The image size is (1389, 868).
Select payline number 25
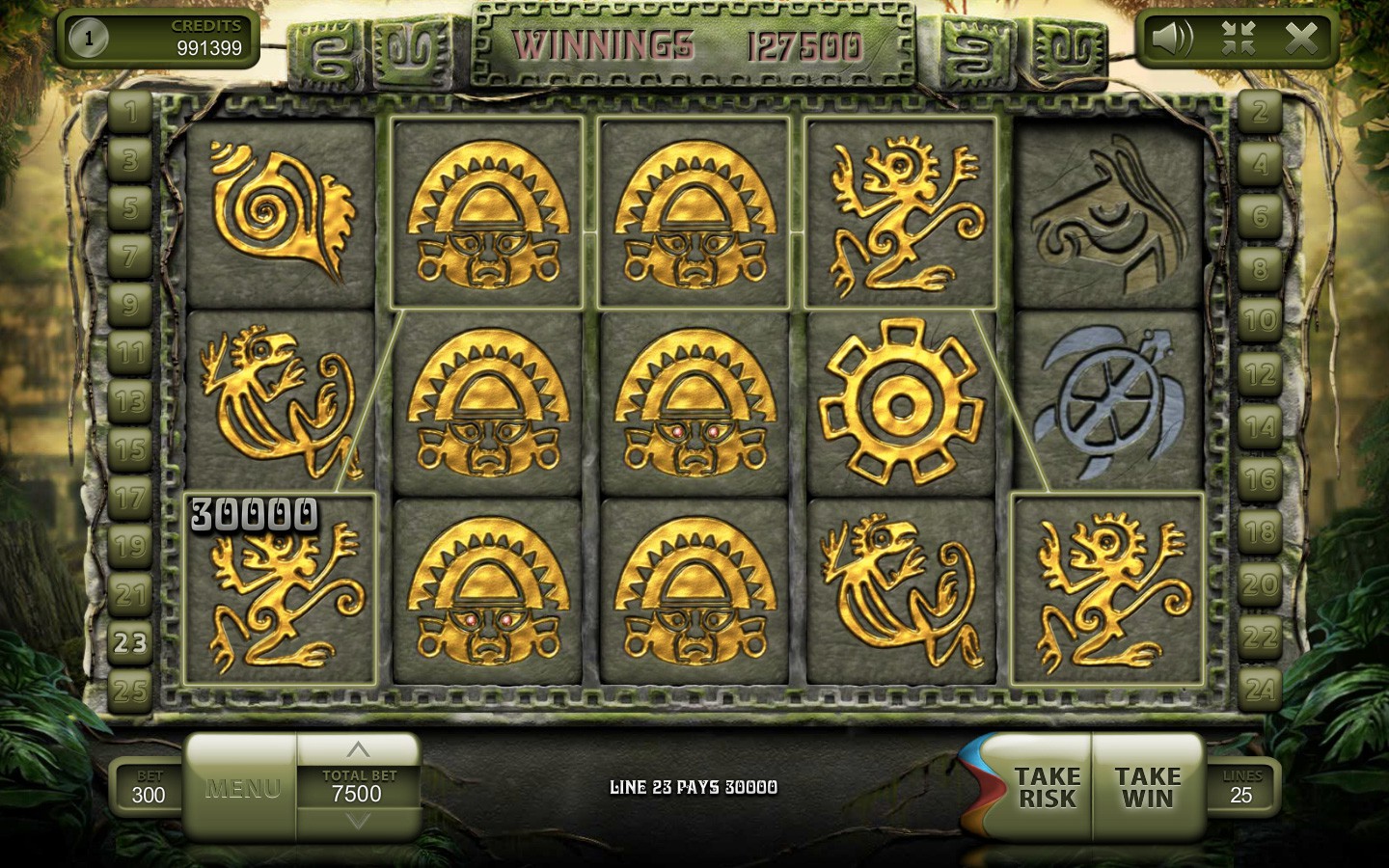click(x=130, y=691)
